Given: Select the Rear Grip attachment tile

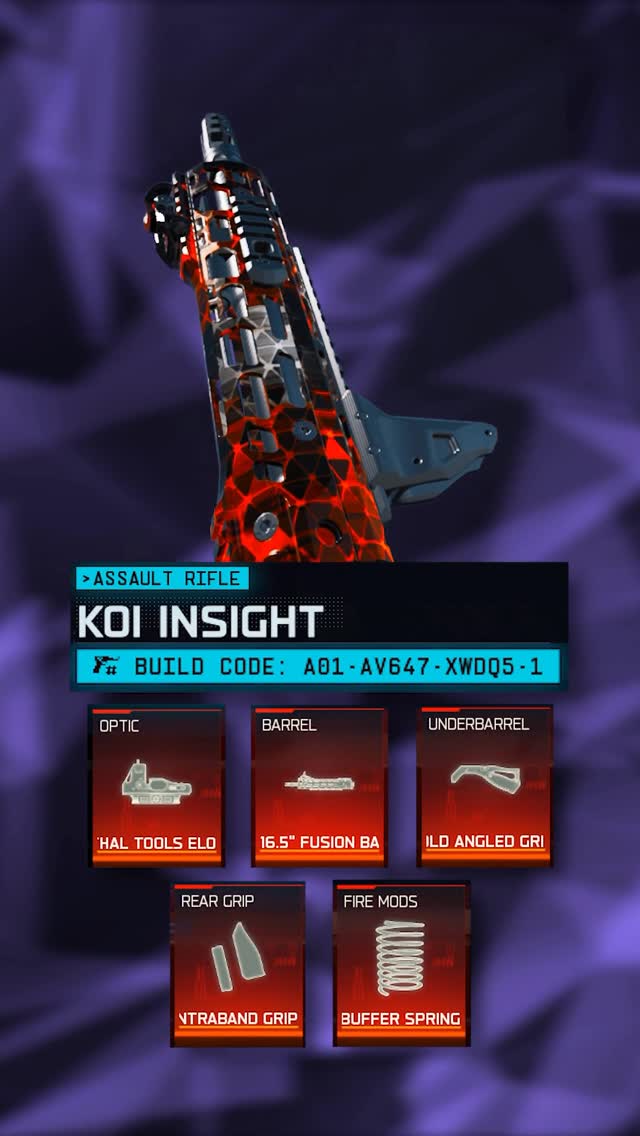Looking at the screenshot, I should click(x=238, y=964).
